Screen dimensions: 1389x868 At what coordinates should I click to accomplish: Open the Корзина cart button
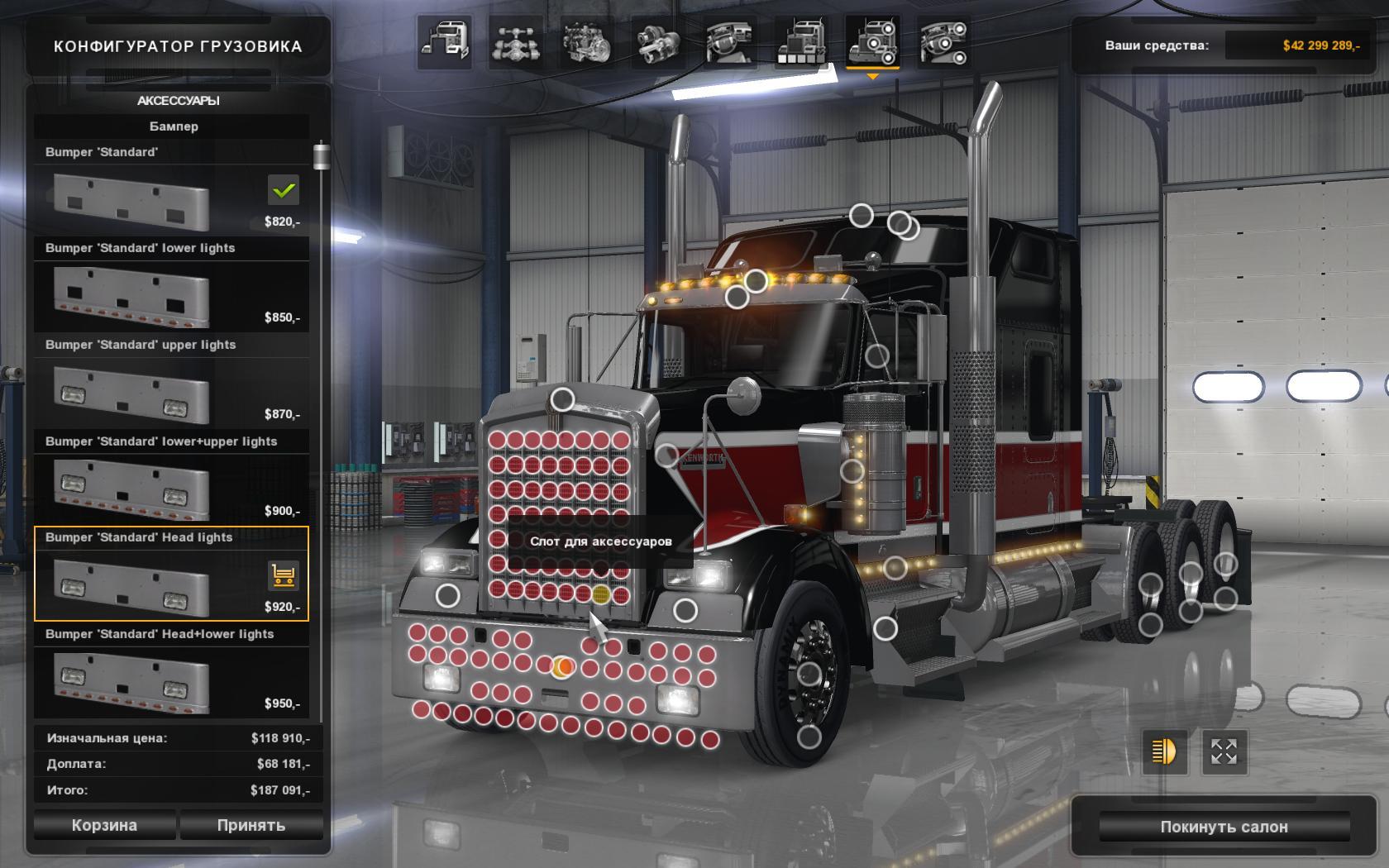pos(104,825)
